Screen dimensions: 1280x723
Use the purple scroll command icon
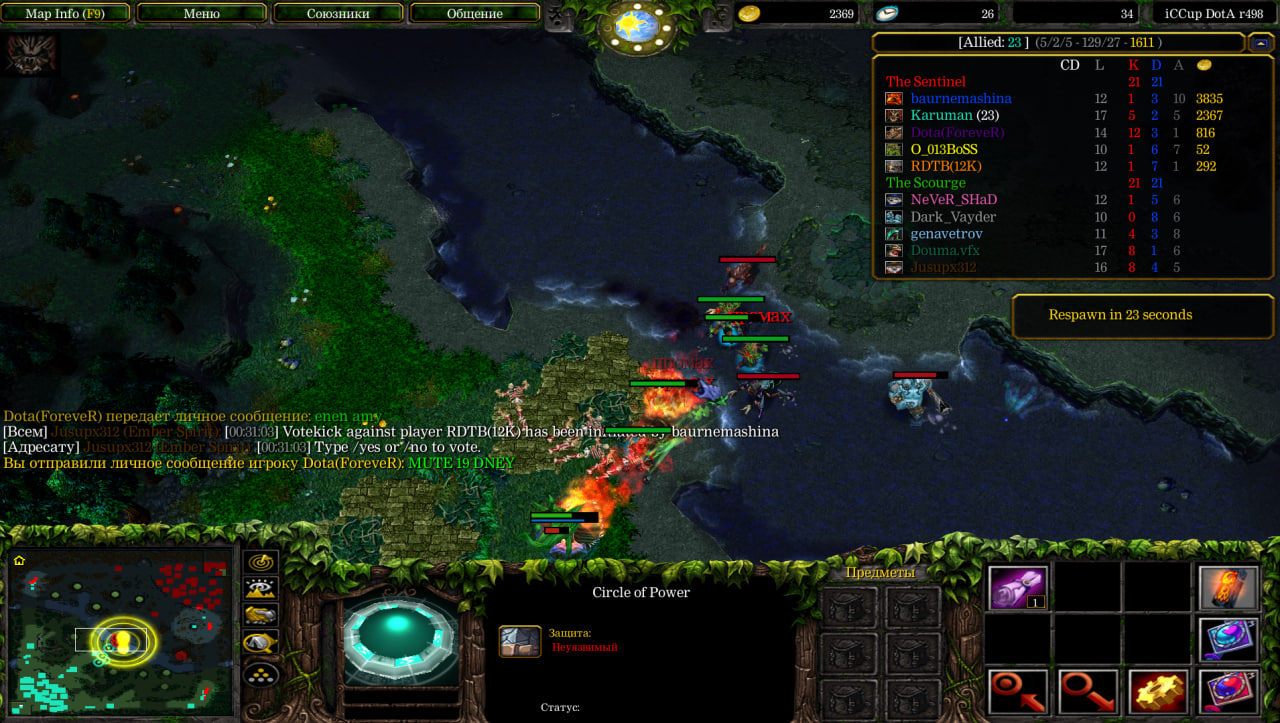coord(1018,587)
